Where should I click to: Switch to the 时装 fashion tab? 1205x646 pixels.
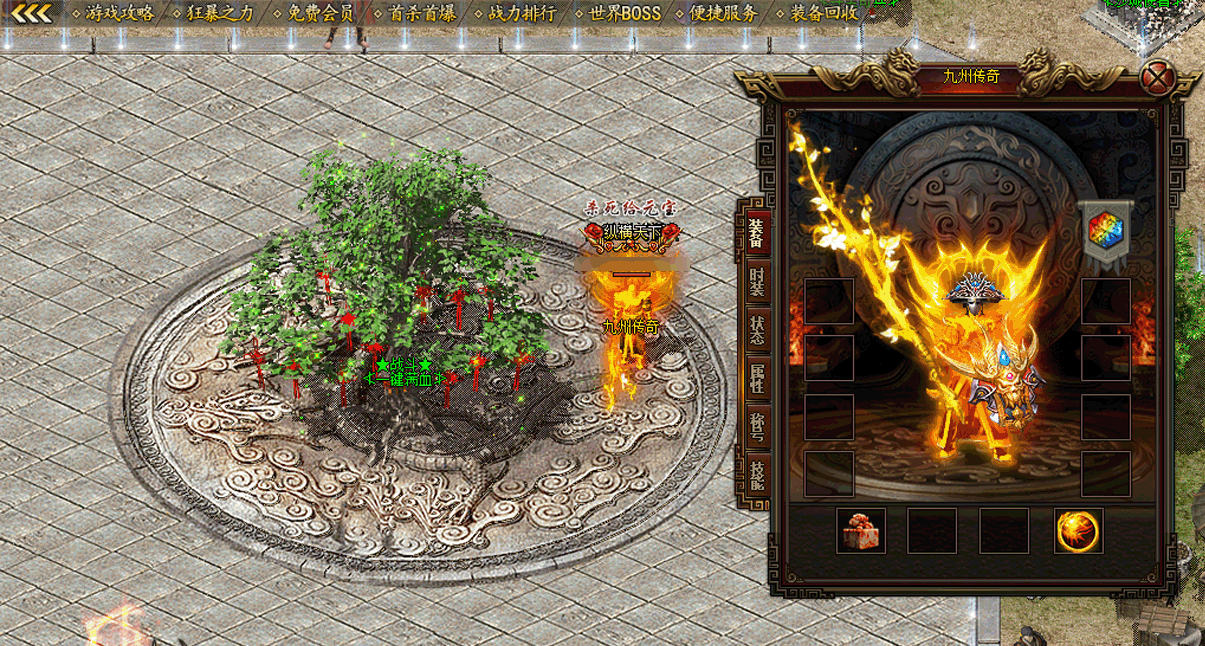pyautogui.click(x=758, y=285)
